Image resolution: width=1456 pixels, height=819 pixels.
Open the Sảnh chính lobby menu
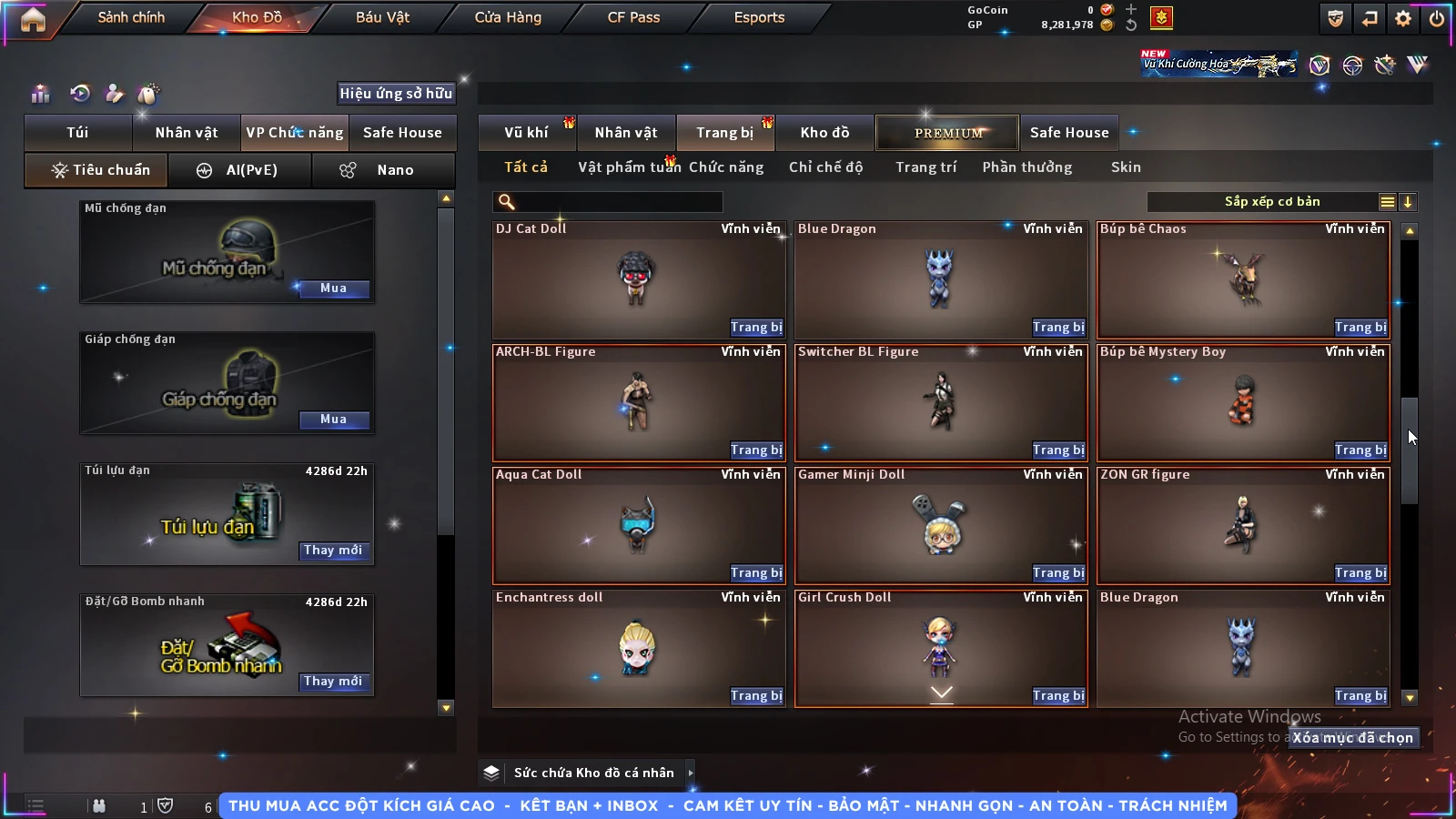point(131,17)
